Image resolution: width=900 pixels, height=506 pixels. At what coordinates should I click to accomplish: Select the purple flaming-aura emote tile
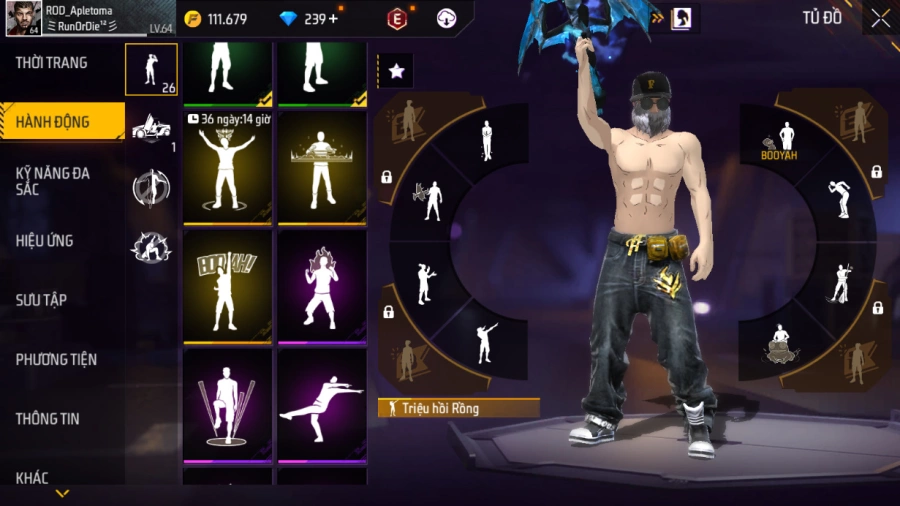[322, 284]
